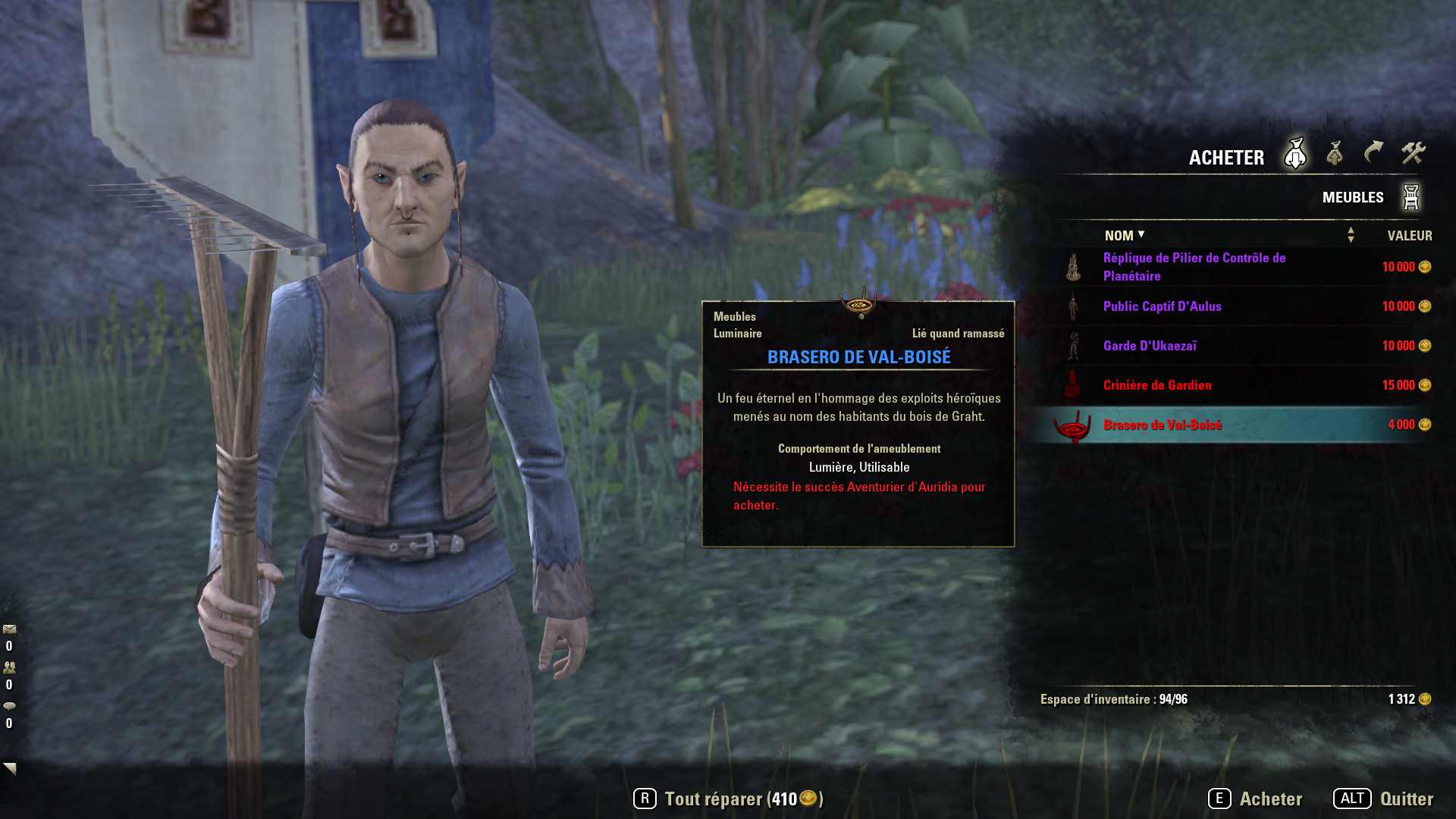Open the Buyback curved arrow tab
The width and height of the screenshot is (1456, 819).
point(1373,153)
